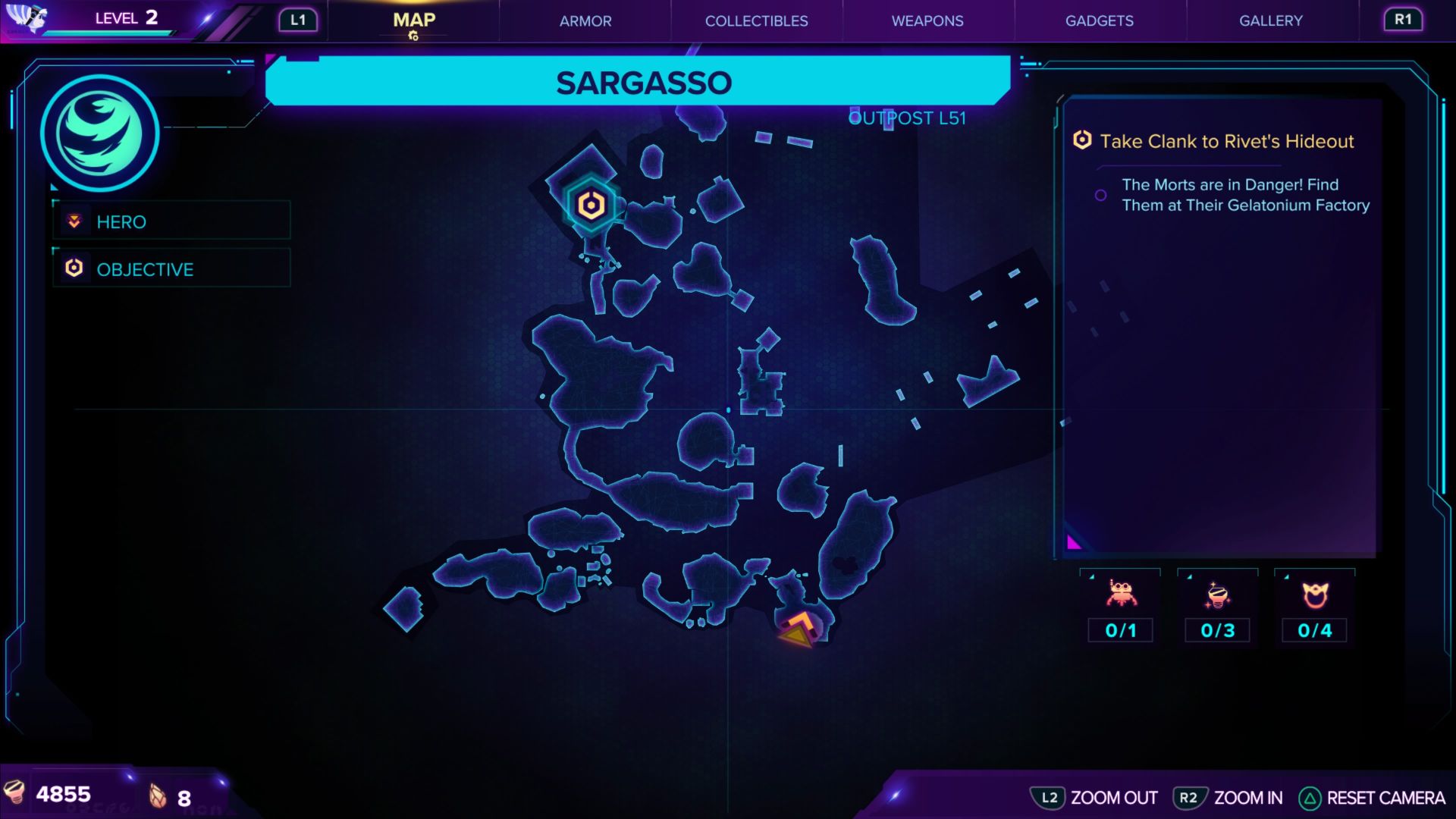Select the Sargasso planet emblem icon

click(102, 133)
